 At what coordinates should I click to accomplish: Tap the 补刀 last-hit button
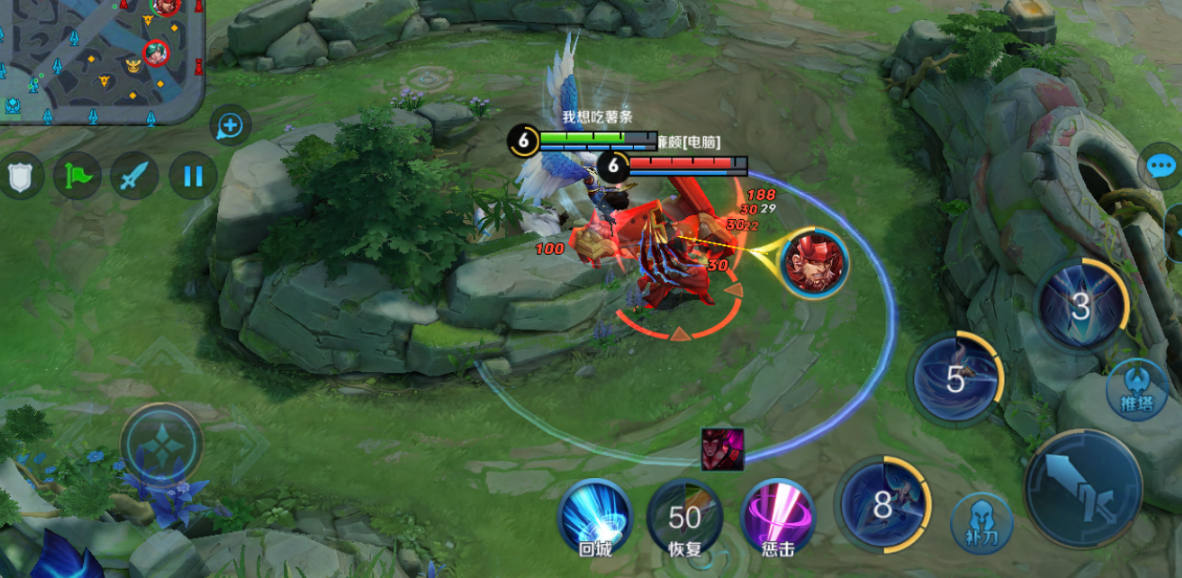coord(981,521)
